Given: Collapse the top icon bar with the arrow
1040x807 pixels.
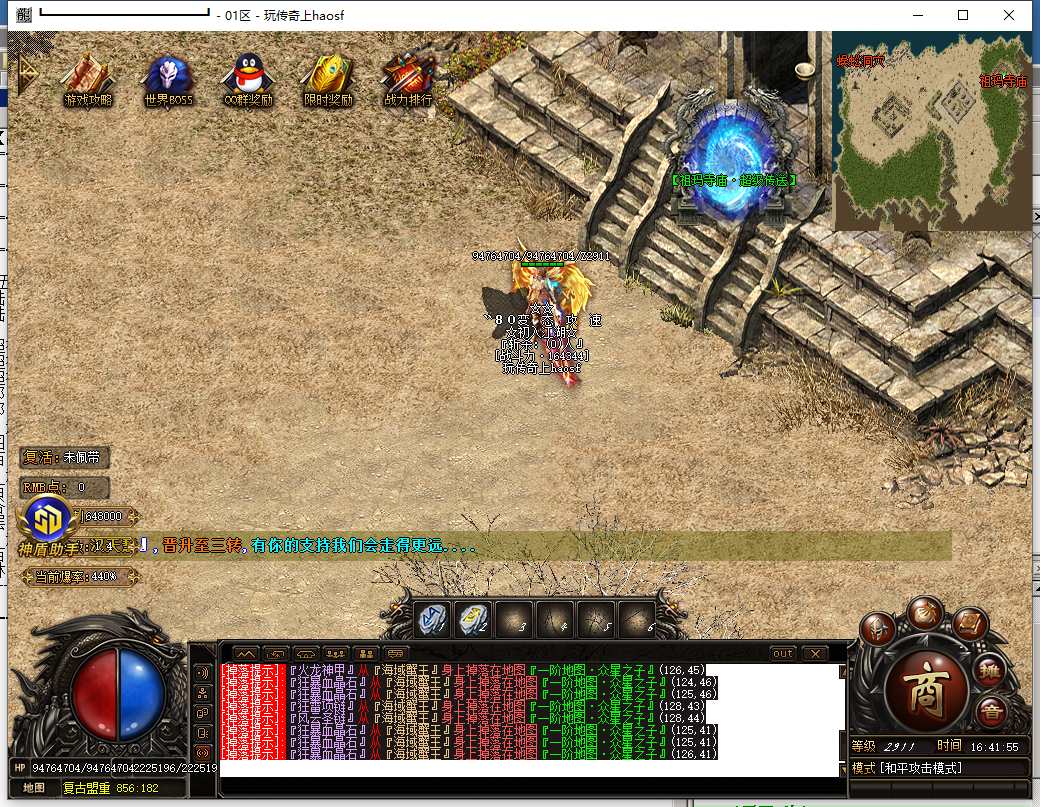Looking at the screenshot, I should (24, 70).
